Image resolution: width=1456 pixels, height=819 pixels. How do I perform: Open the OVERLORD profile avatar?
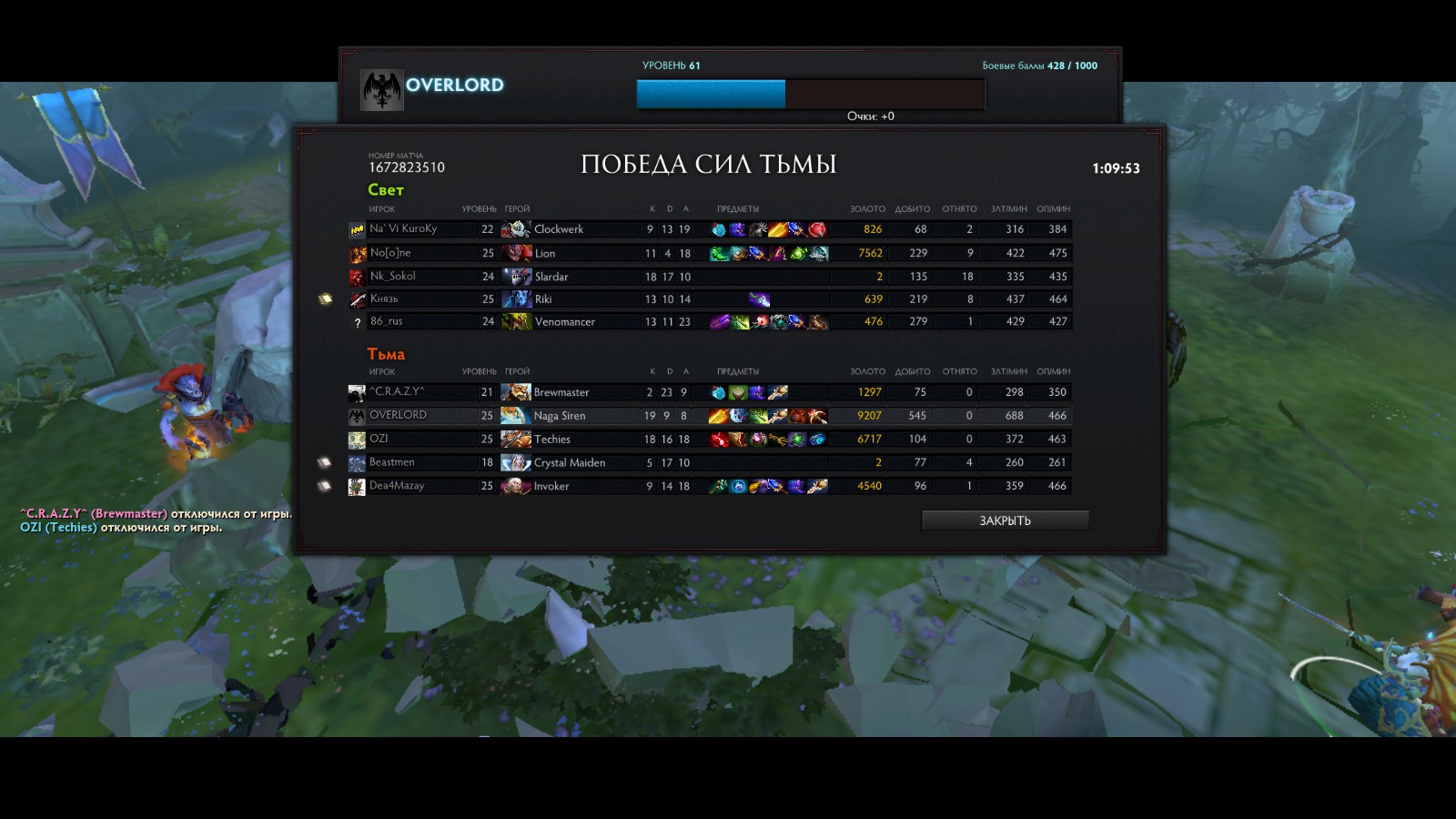pyautogui.click(x=382, y=90)
